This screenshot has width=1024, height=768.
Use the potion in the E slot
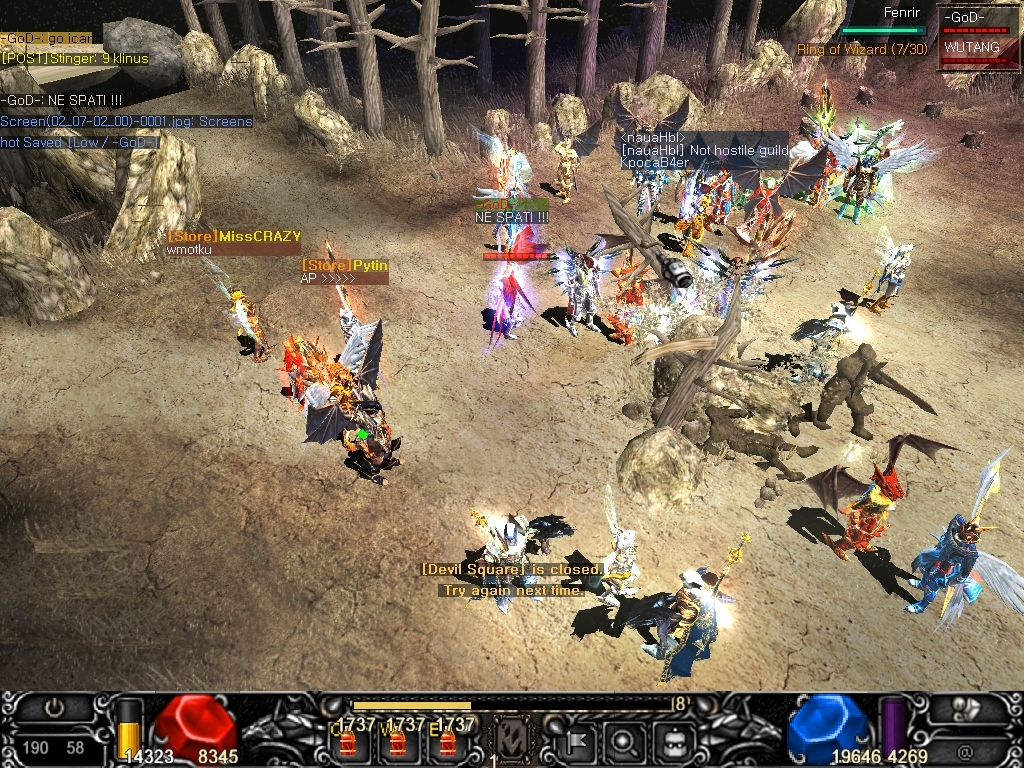[447, 744]
